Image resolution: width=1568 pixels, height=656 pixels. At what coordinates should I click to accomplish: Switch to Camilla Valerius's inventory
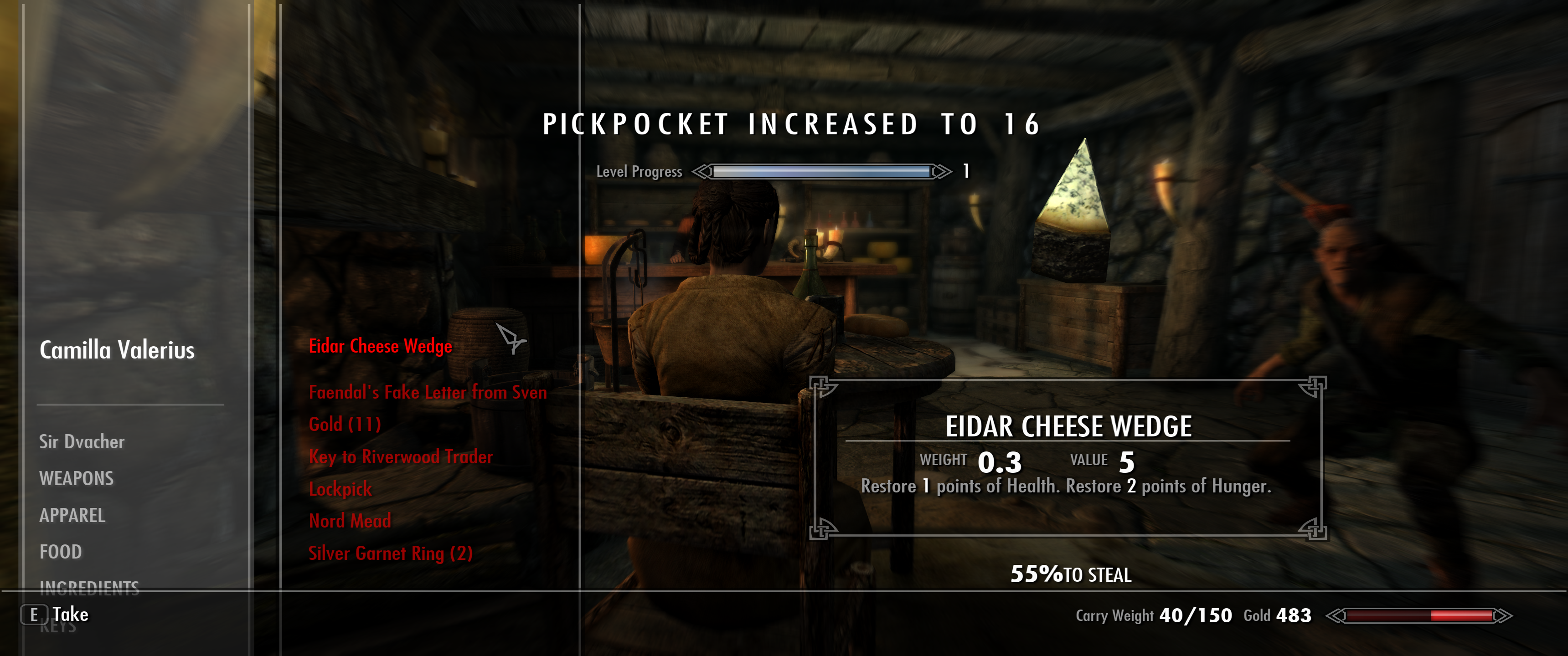117,350
